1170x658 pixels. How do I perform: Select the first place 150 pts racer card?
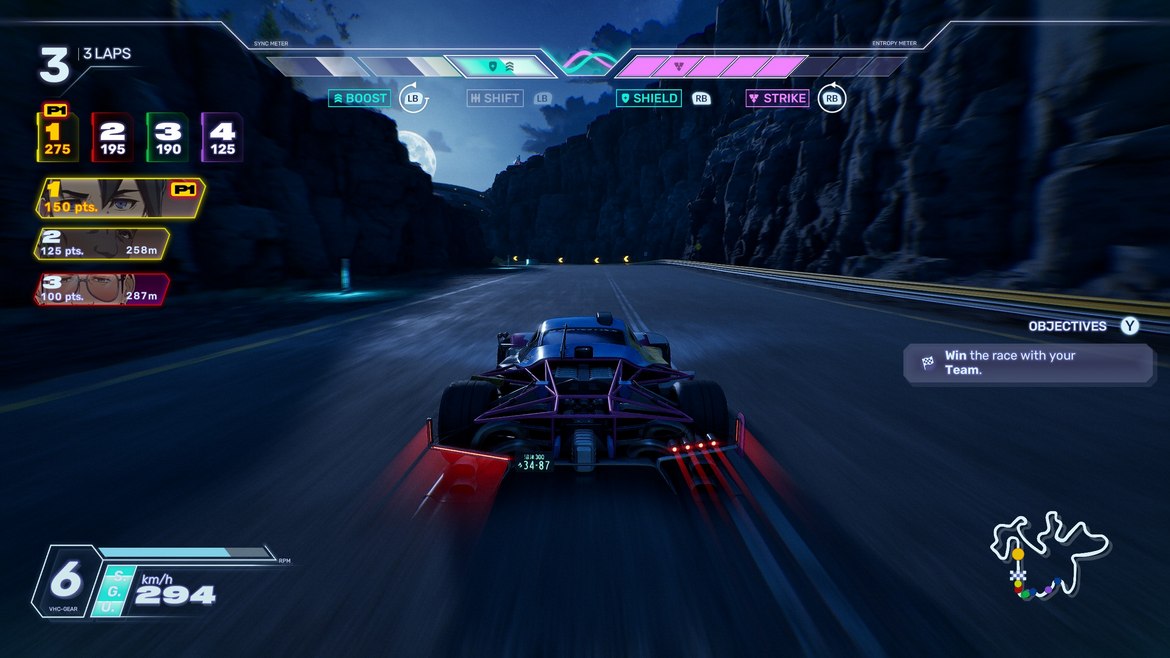(x=120, y=198)
